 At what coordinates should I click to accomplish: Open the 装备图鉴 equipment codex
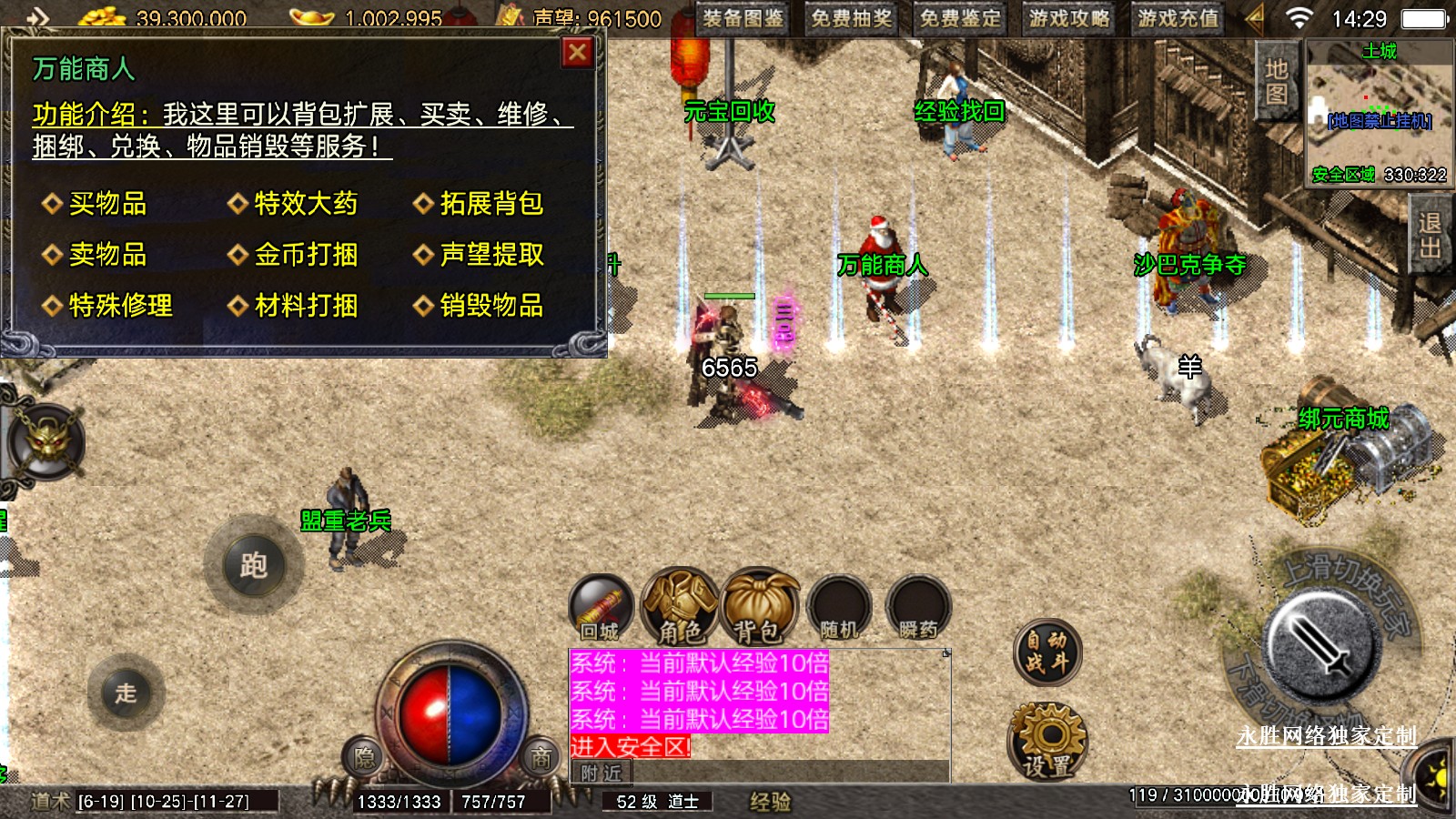[743, 18]
